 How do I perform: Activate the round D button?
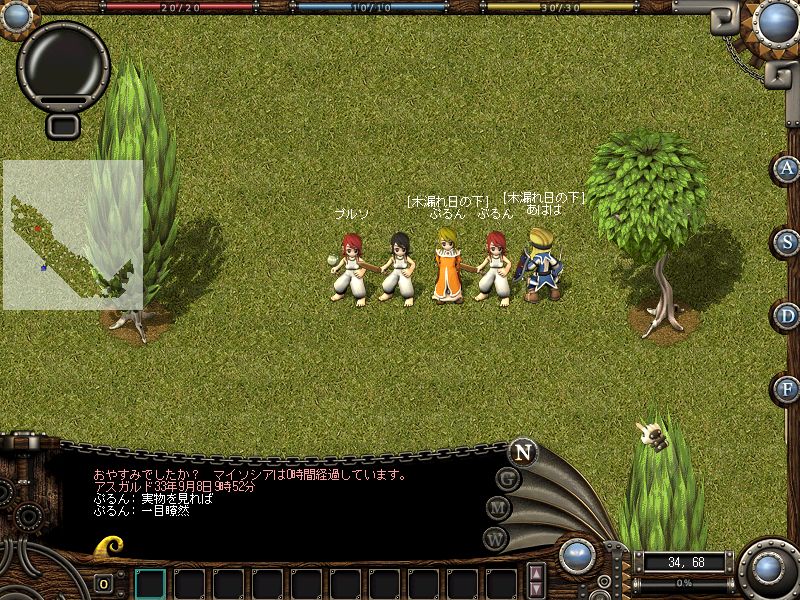coord(788,316)
